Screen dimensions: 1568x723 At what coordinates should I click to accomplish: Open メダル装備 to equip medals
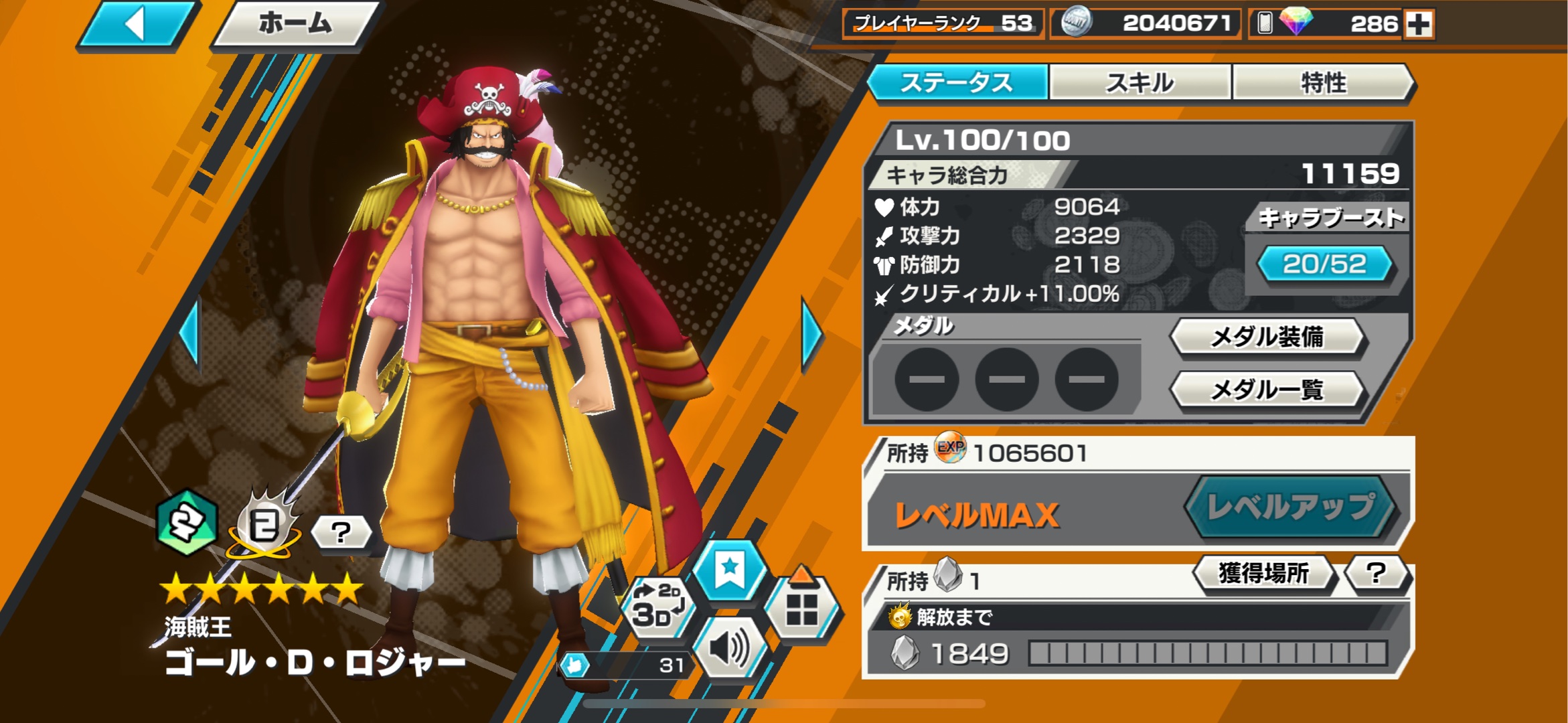tap(1267, 337)
